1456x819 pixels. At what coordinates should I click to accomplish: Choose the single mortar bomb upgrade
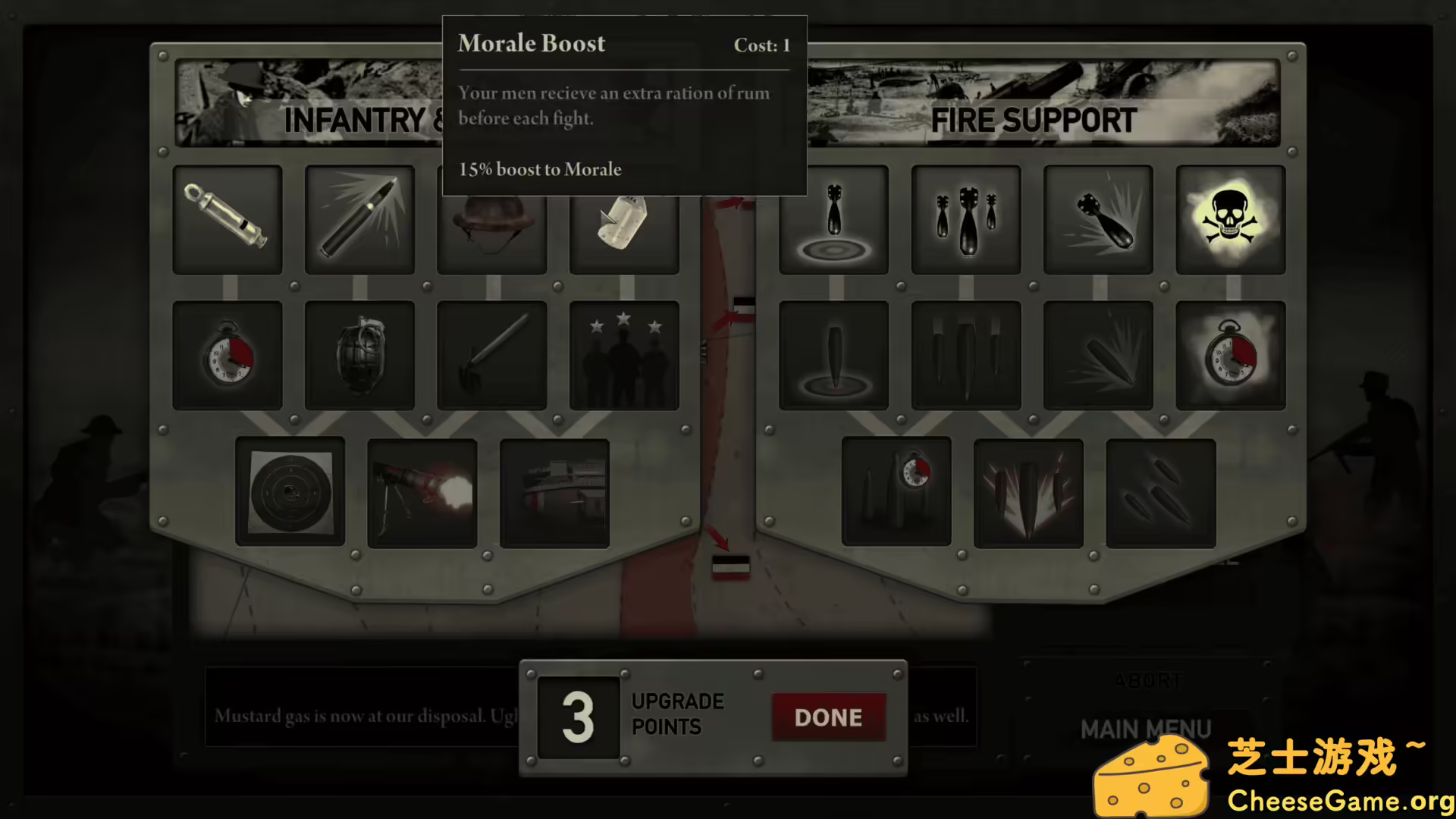pyautogui.click(x=833, y=220)
